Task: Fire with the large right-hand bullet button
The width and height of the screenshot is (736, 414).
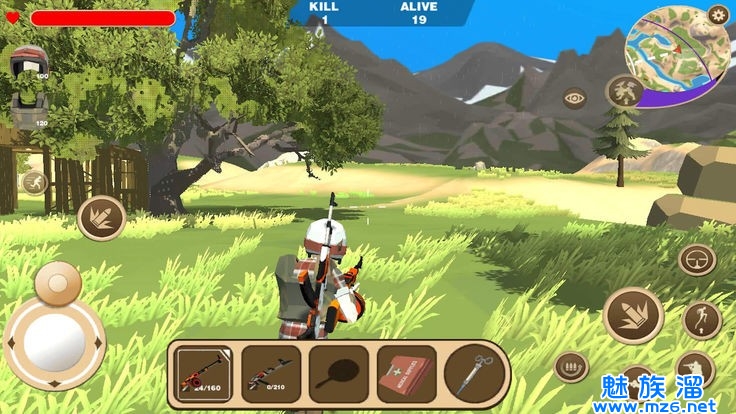Action: [632, 315]
